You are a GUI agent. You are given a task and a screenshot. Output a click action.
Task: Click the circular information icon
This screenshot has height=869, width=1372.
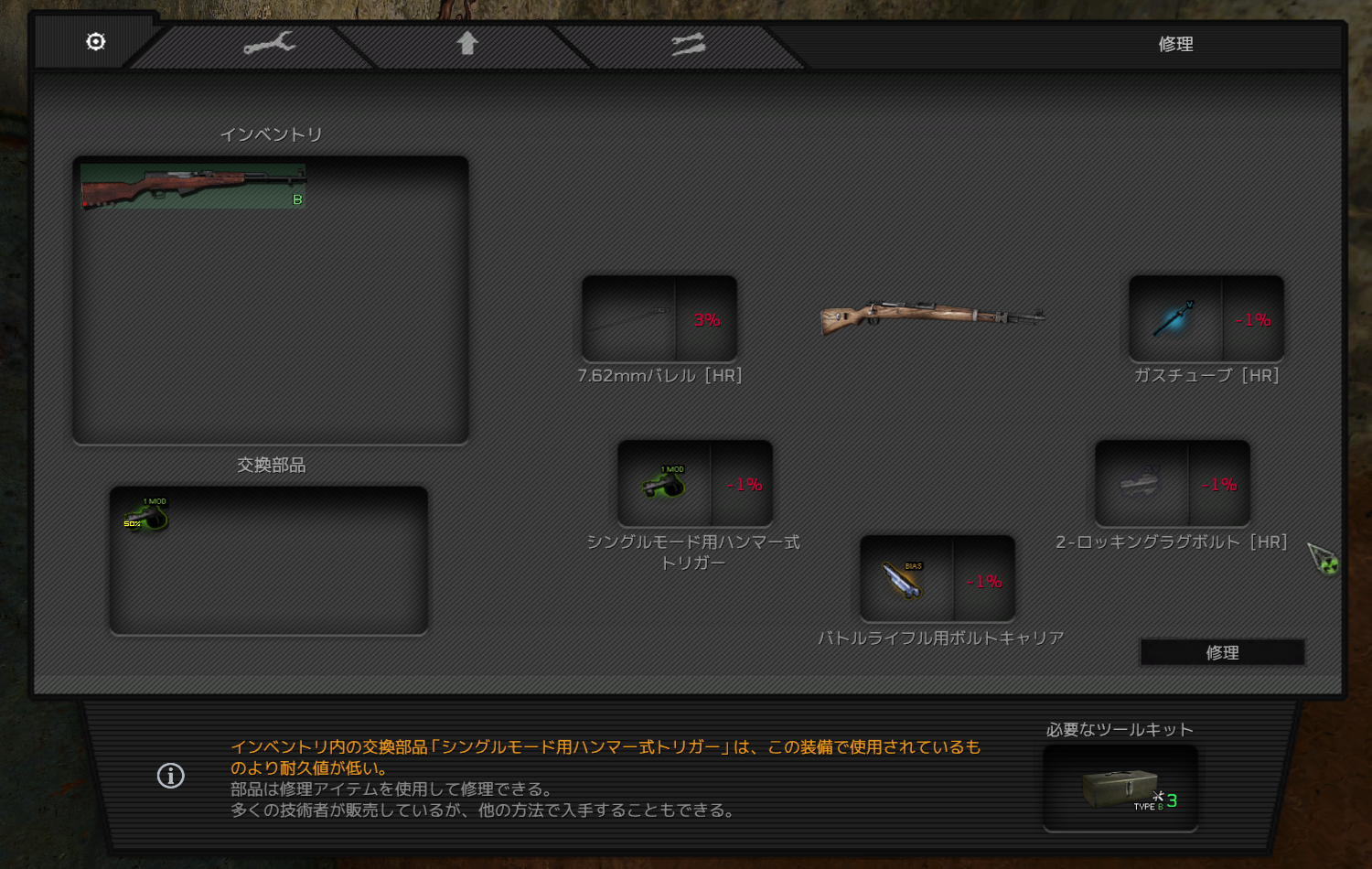tap(169, 777)
